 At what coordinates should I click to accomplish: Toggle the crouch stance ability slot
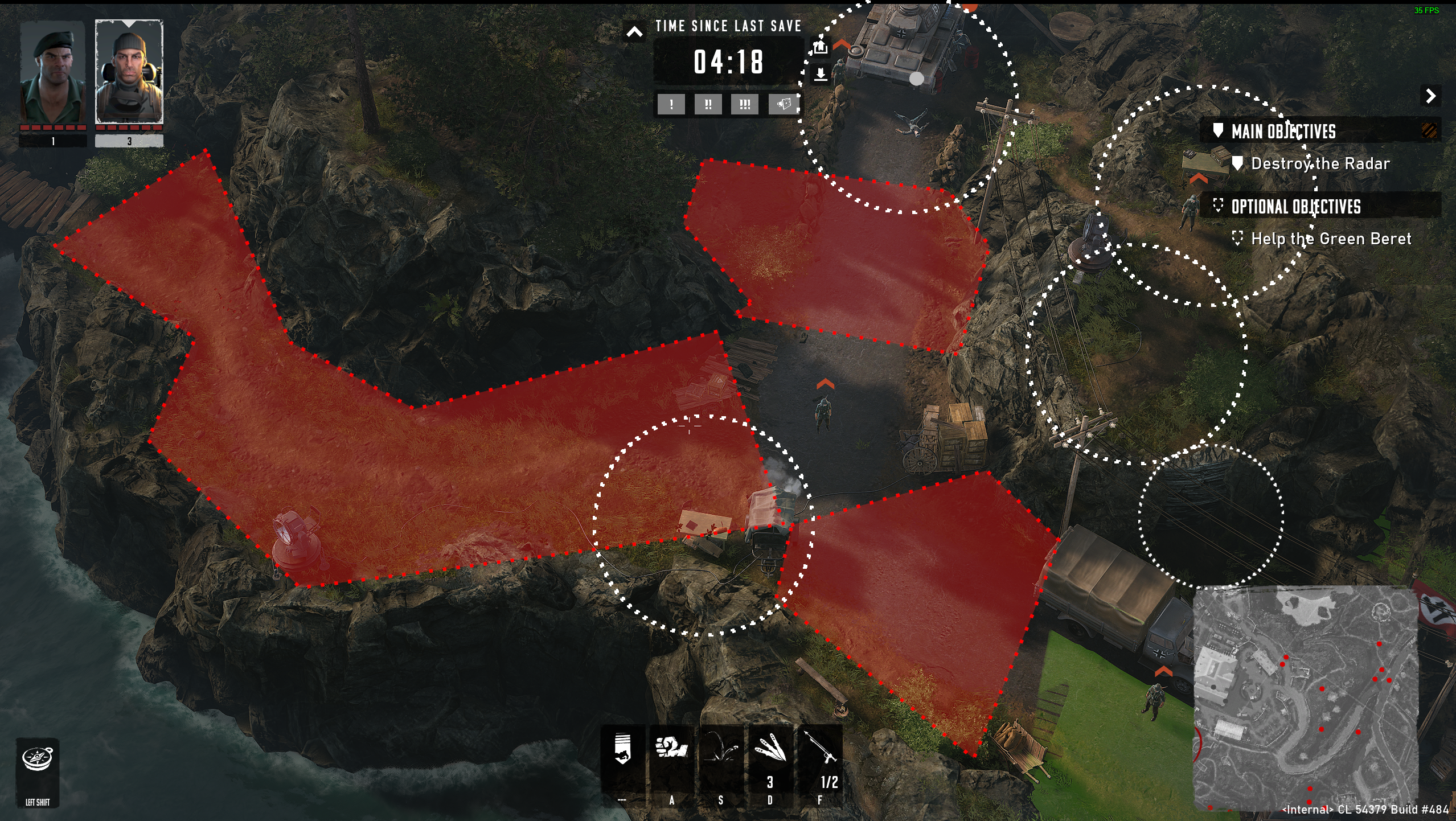click(622, 752)
